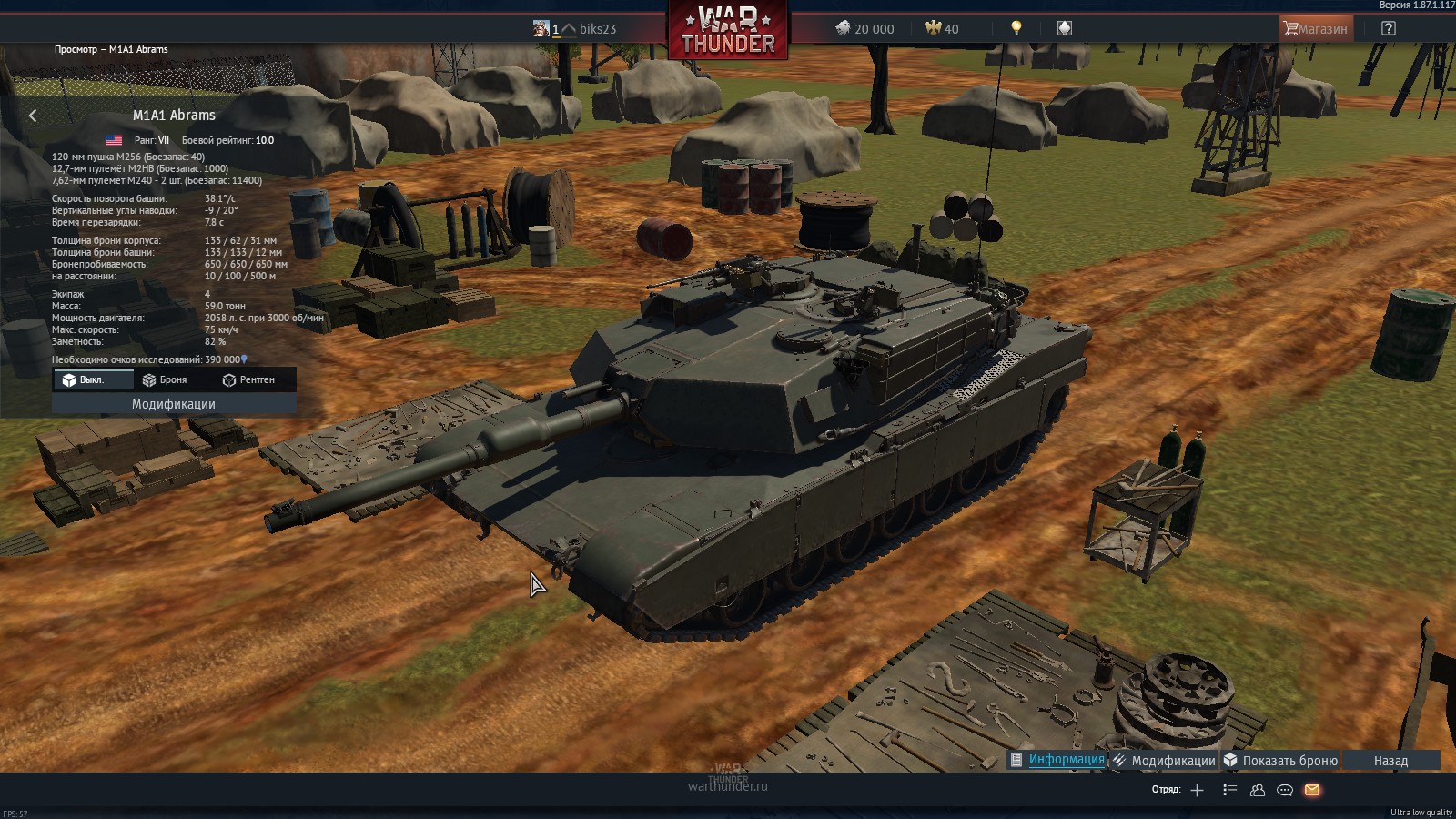Click the white diamond game mode selector

point(1064,28)
